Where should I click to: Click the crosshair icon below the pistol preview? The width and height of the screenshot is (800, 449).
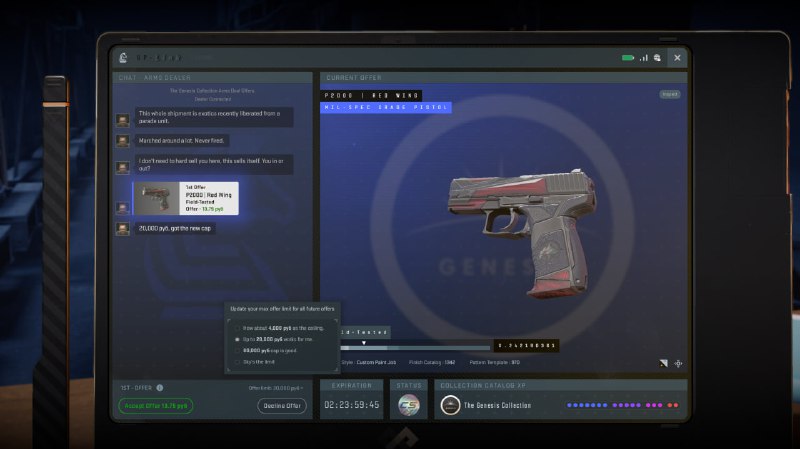(x=679, y=363)
